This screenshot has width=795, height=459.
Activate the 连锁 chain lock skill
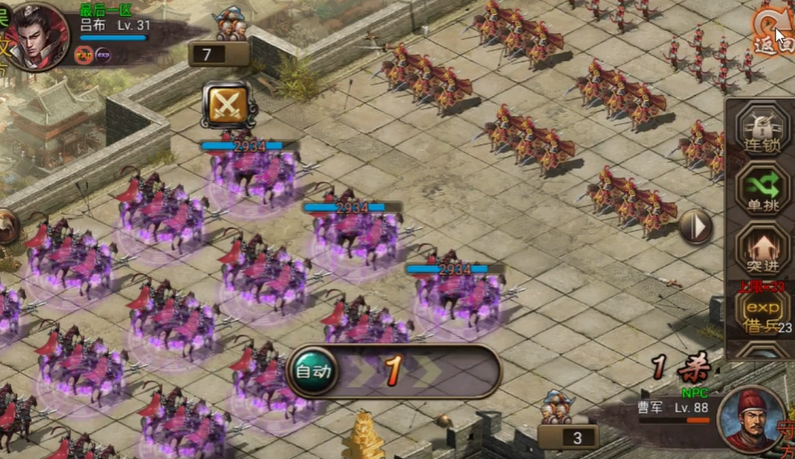coord(764,132)
